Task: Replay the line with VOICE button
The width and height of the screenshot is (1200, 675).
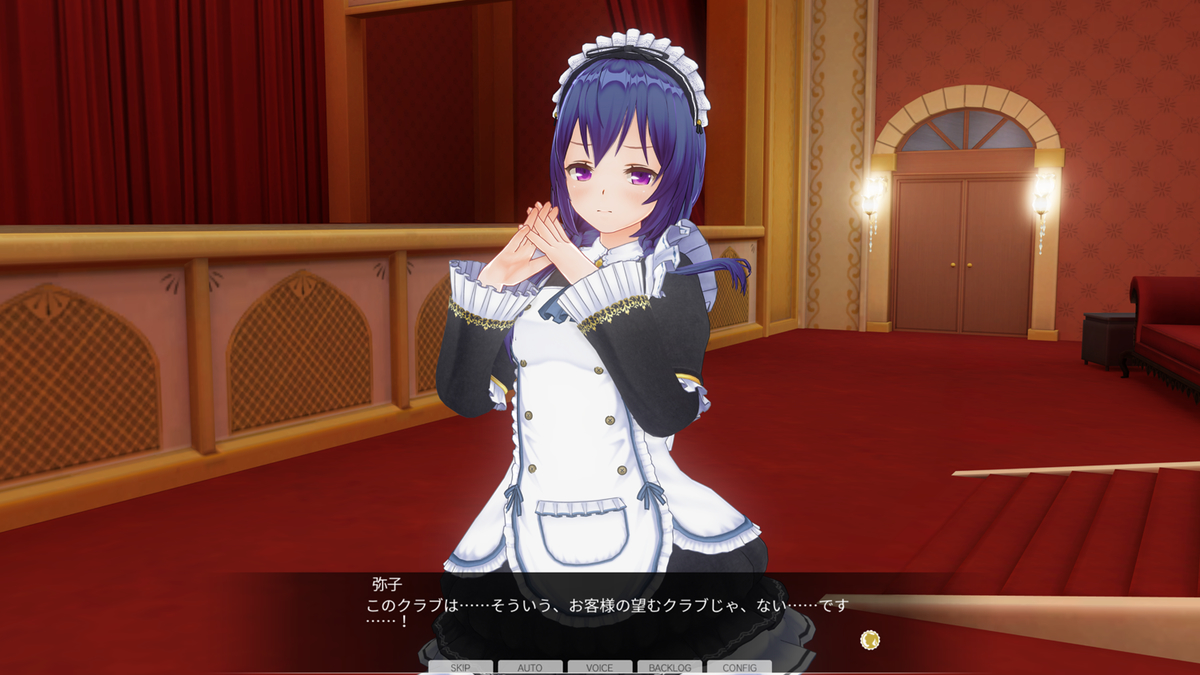Action: (600, 667)
